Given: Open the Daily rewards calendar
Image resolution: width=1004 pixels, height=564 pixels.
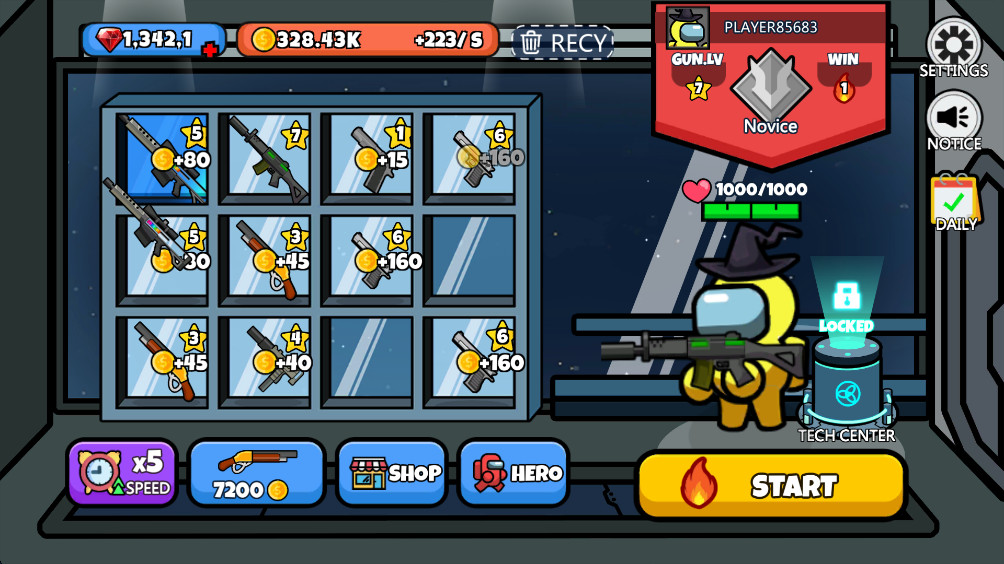Looking at the screenshot, I should click(955, 200).
